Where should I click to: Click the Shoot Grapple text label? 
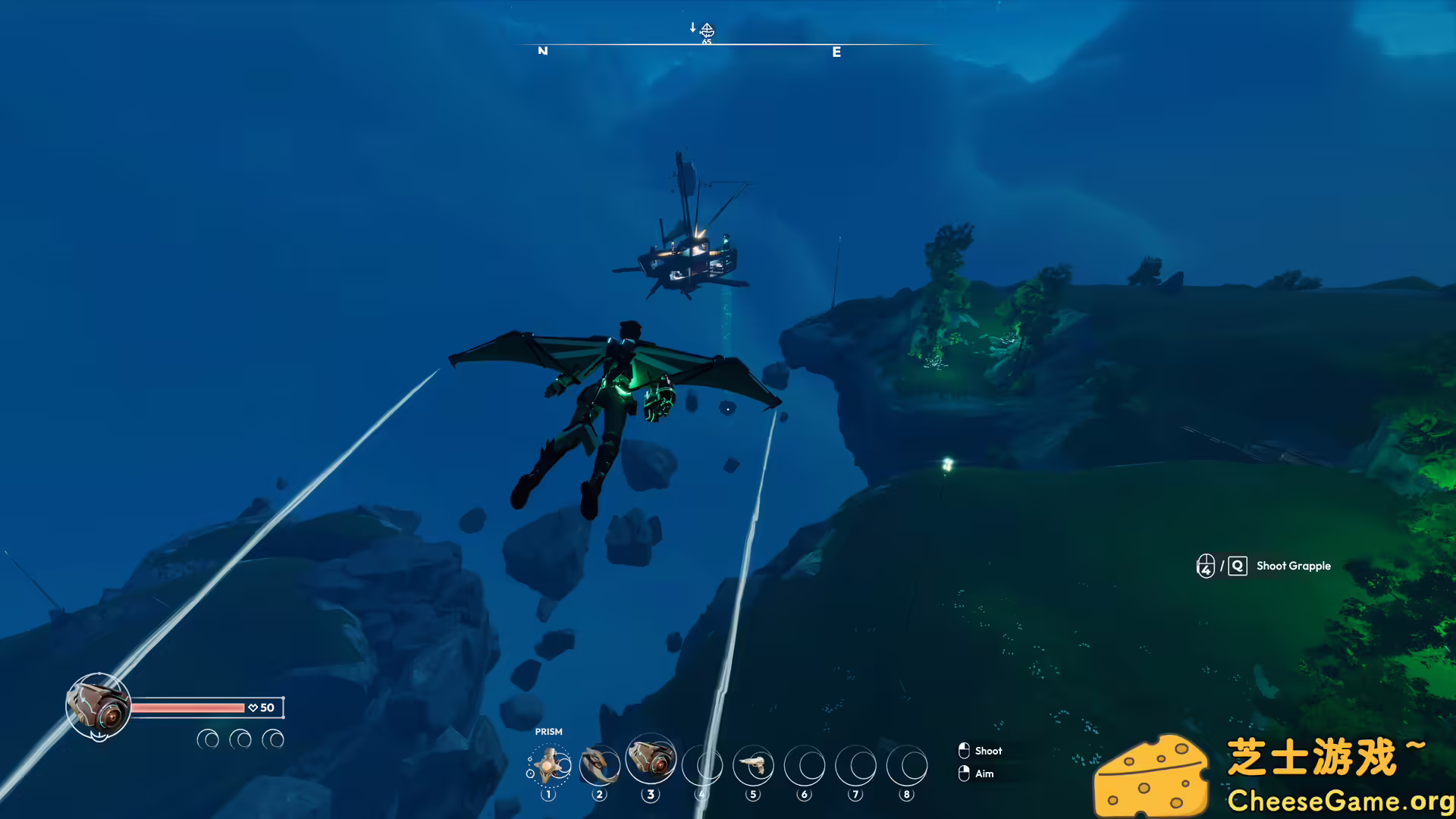pyautogui.click(x=1293, y=566)
